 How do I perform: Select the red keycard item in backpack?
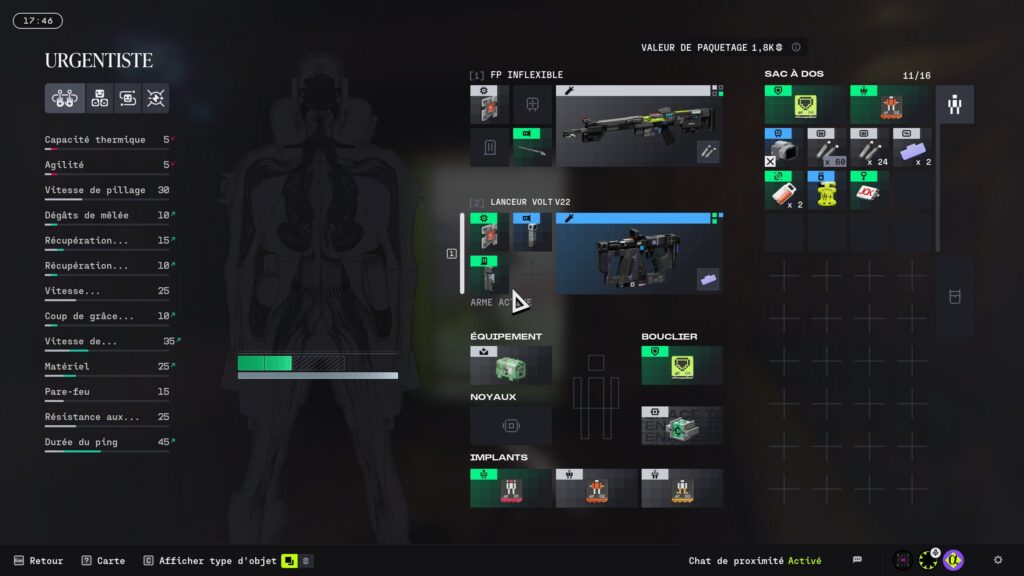coord(869,189)
